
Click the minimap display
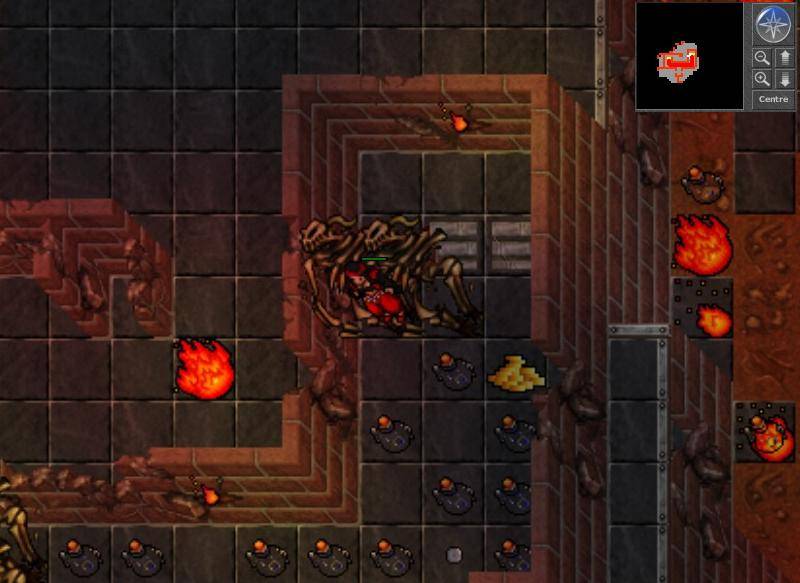pyautogui.click(x=689, y=56)
